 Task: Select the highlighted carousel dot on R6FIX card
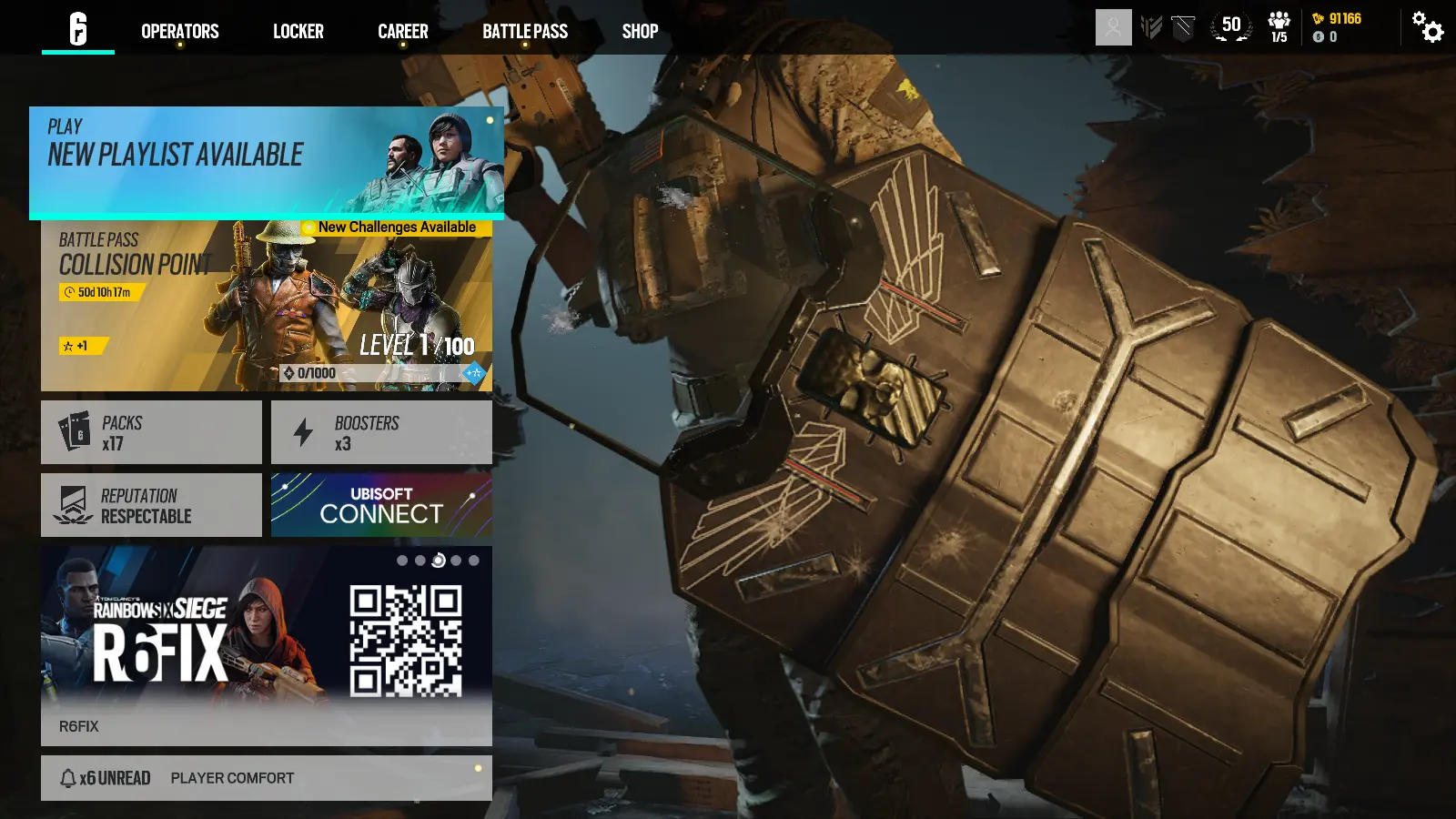[436, 560]
